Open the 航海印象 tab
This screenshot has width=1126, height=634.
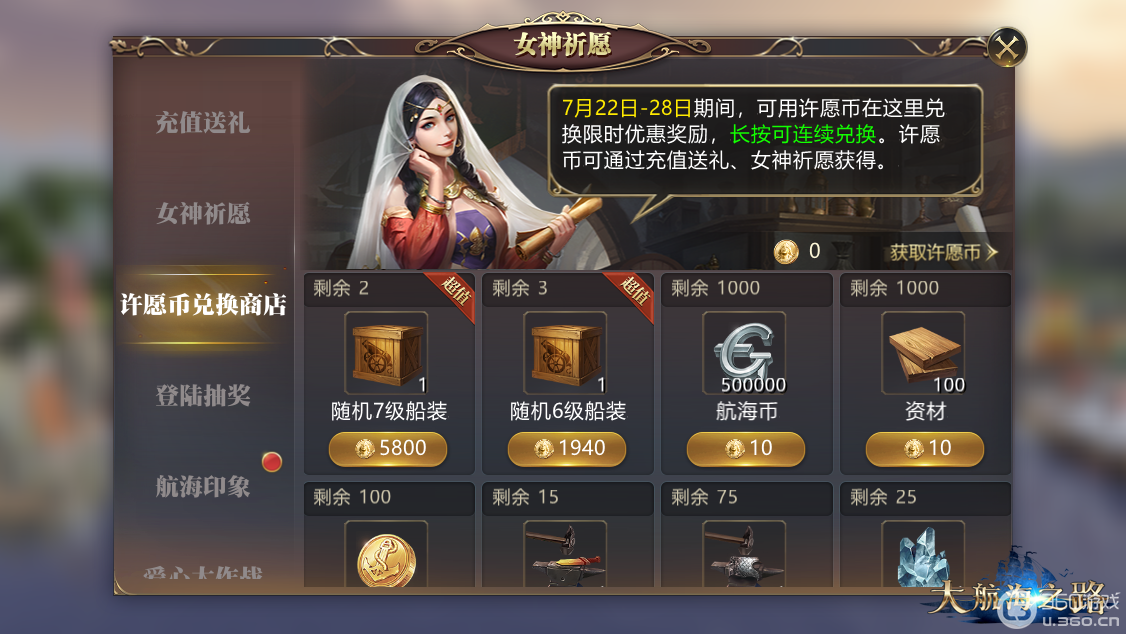[203, 487]
